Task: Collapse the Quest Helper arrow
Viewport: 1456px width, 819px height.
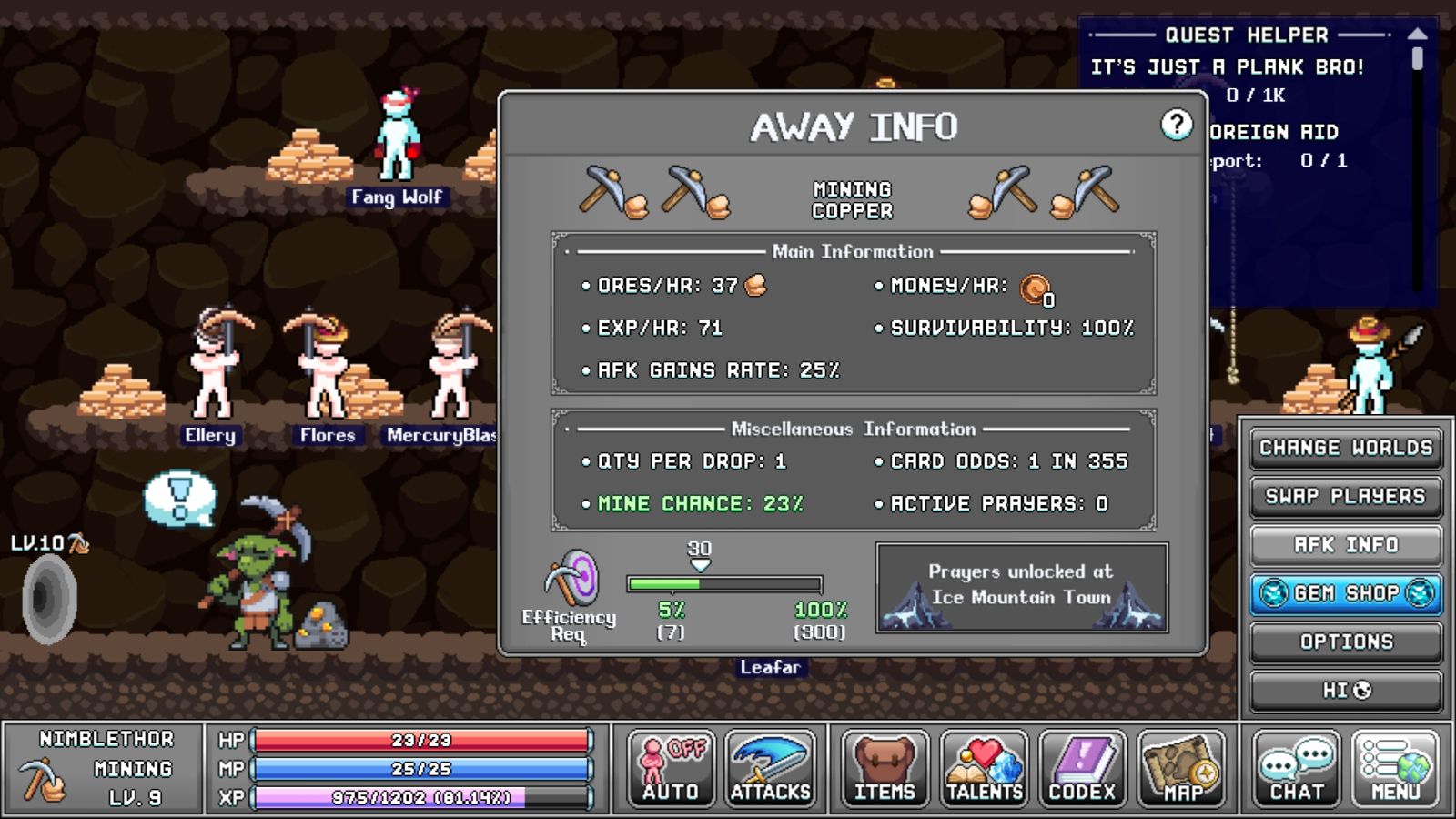Action: tap(1417, 34)
